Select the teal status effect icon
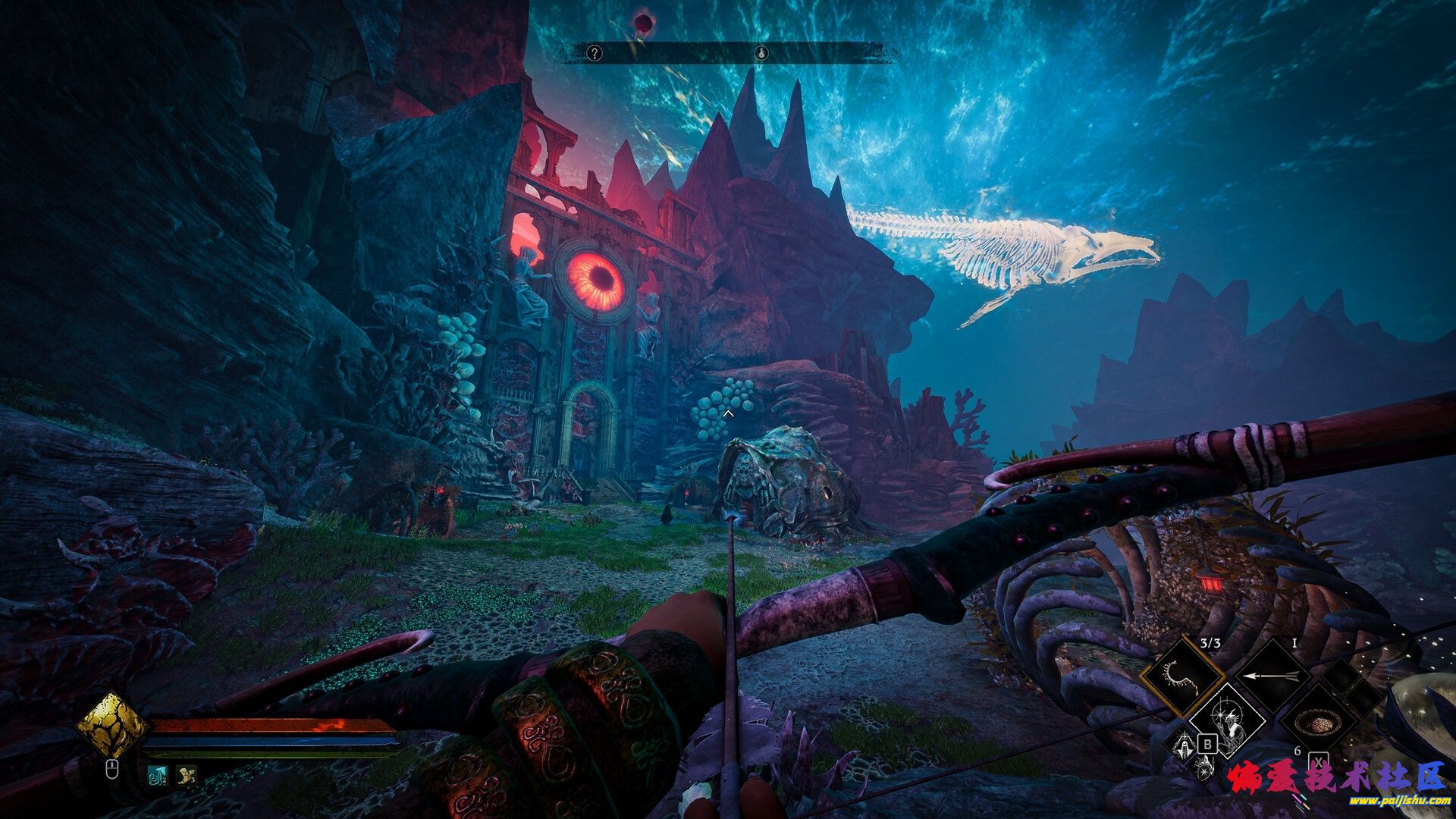Viewport: 1456px width, 819px height. [x=158, y=775]
